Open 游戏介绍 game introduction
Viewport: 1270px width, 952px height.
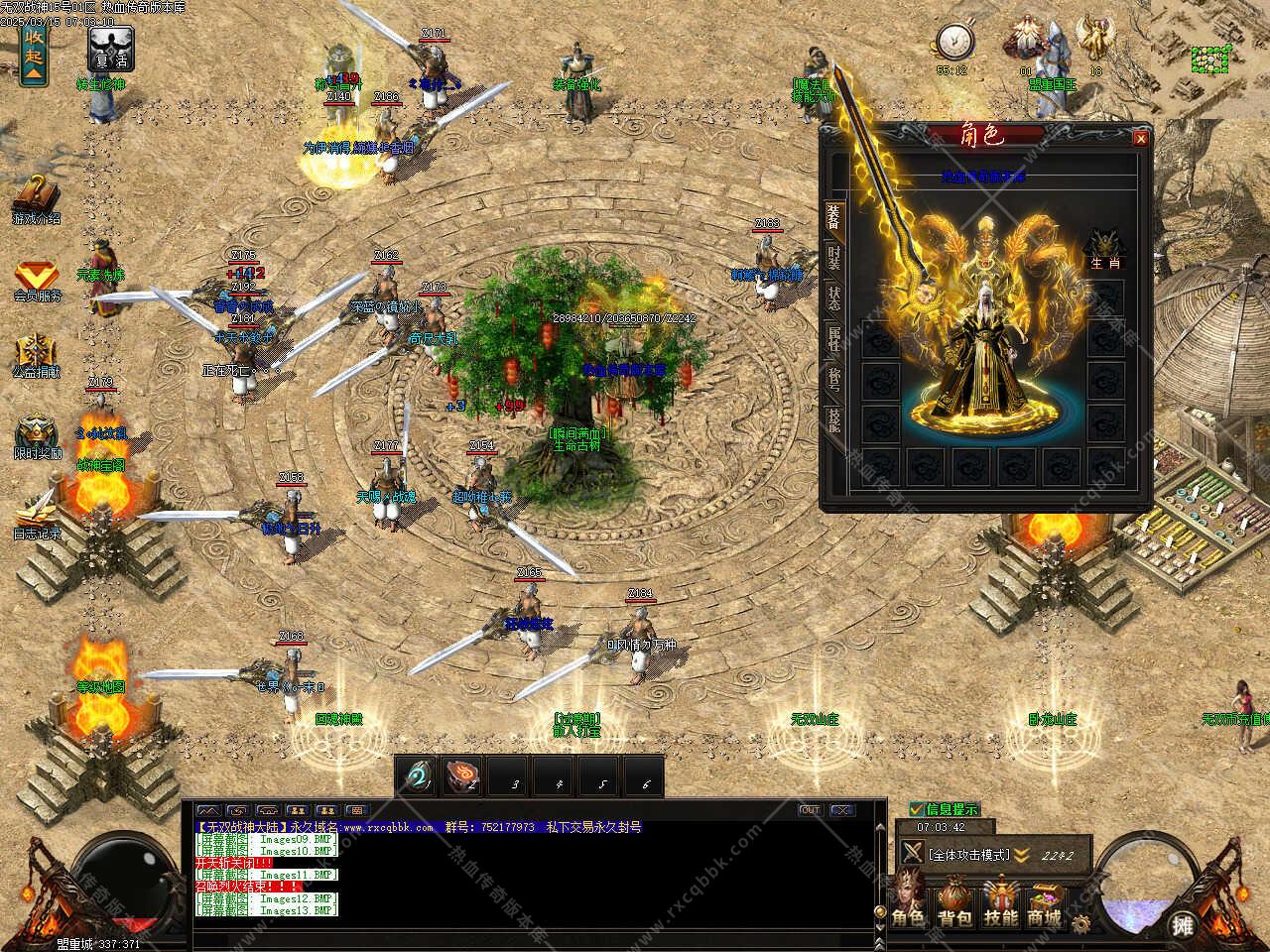click(36, 199)
